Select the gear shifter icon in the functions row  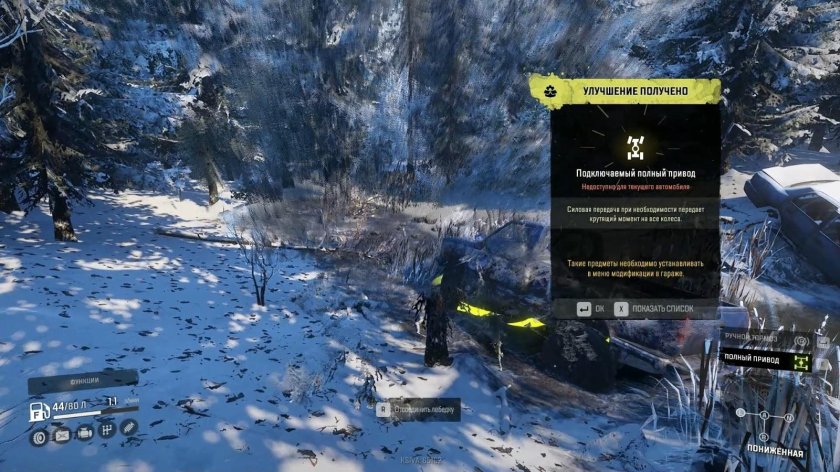tap(106, 431)
